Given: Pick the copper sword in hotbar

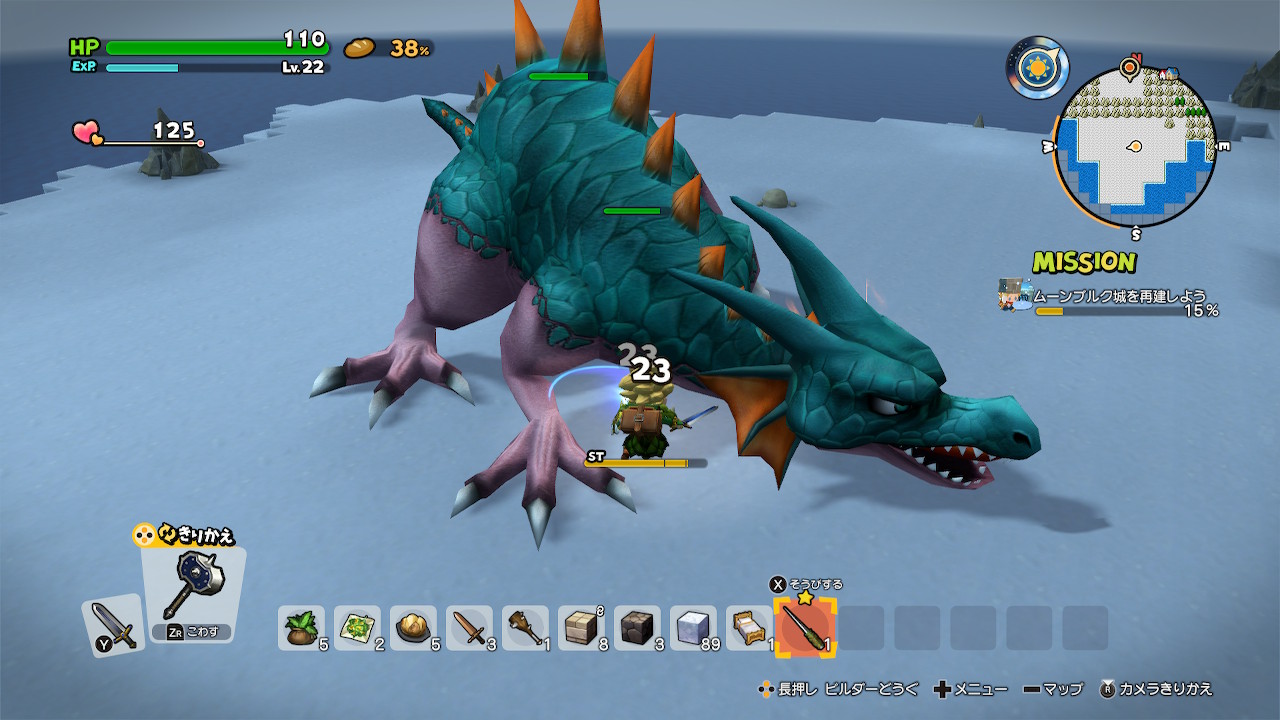Looking at the screenshot, I should (x=468, y=627).
